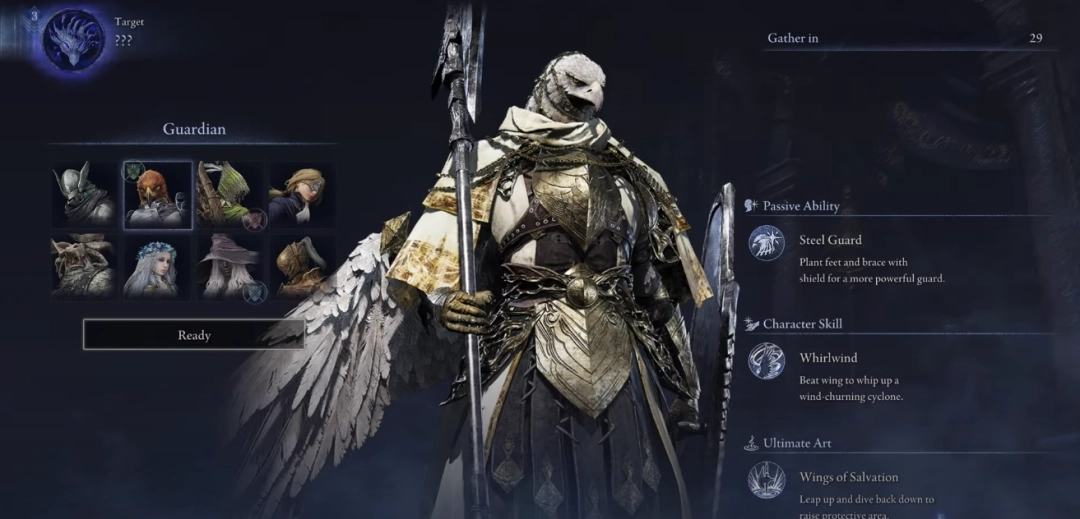
Task: Select the girl with blue flower crown
Action: tap(158, 267)
